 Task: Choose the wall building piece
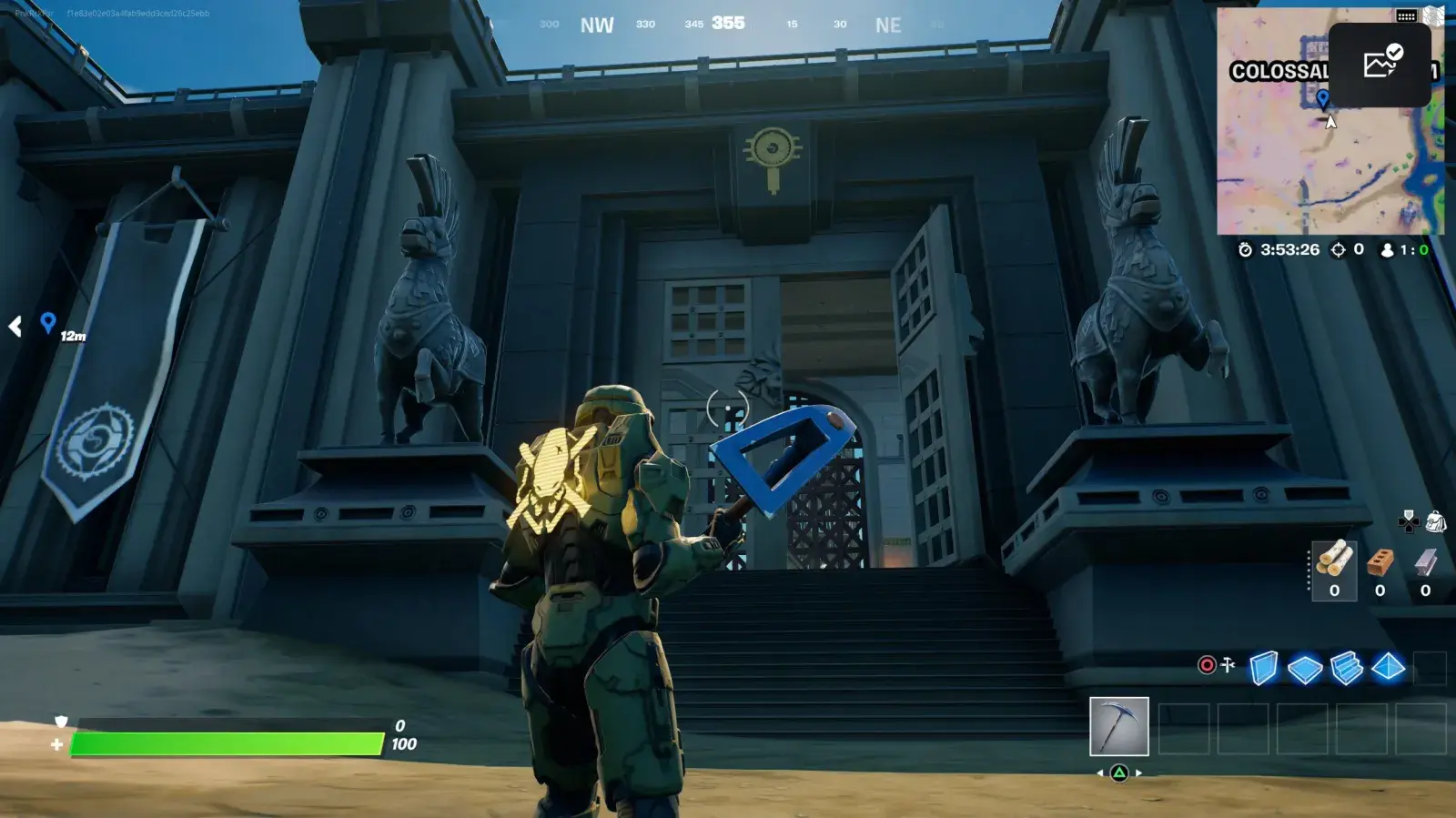[1263, 668]
